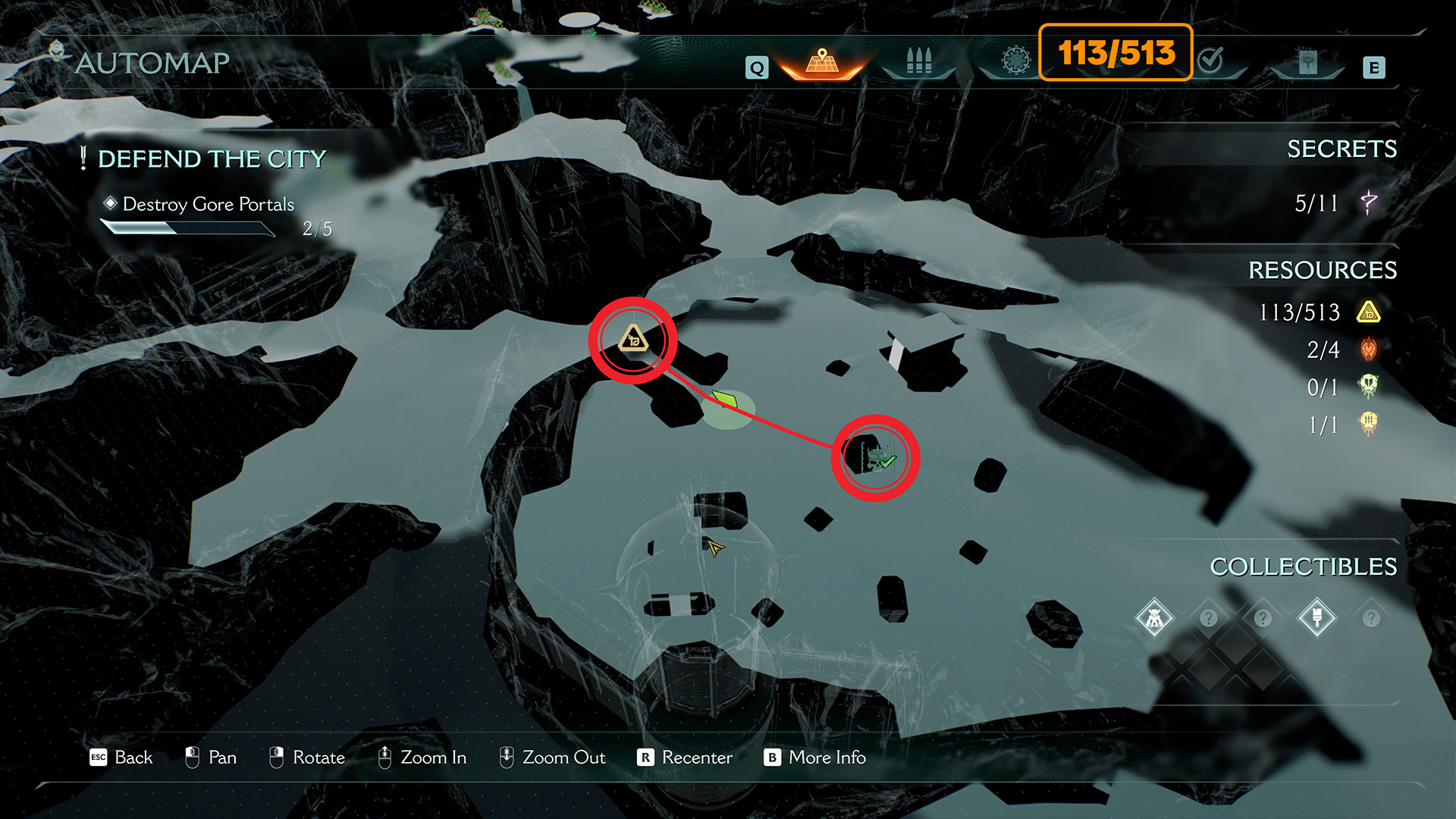Select the active Automap map tab
The height and width of the screenshot is (819, 1456).
822,62
